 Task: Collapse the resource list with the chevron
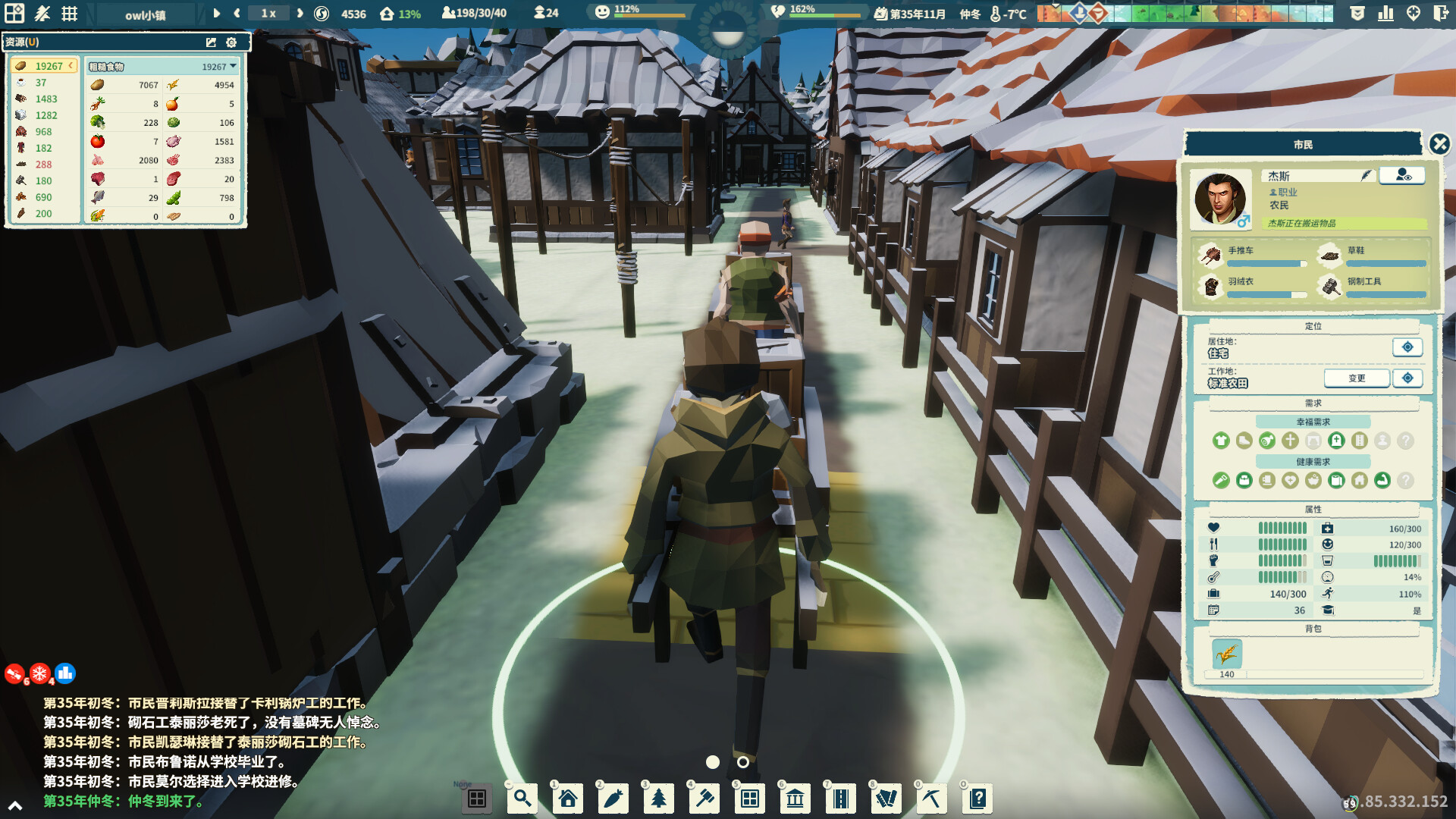71,65
